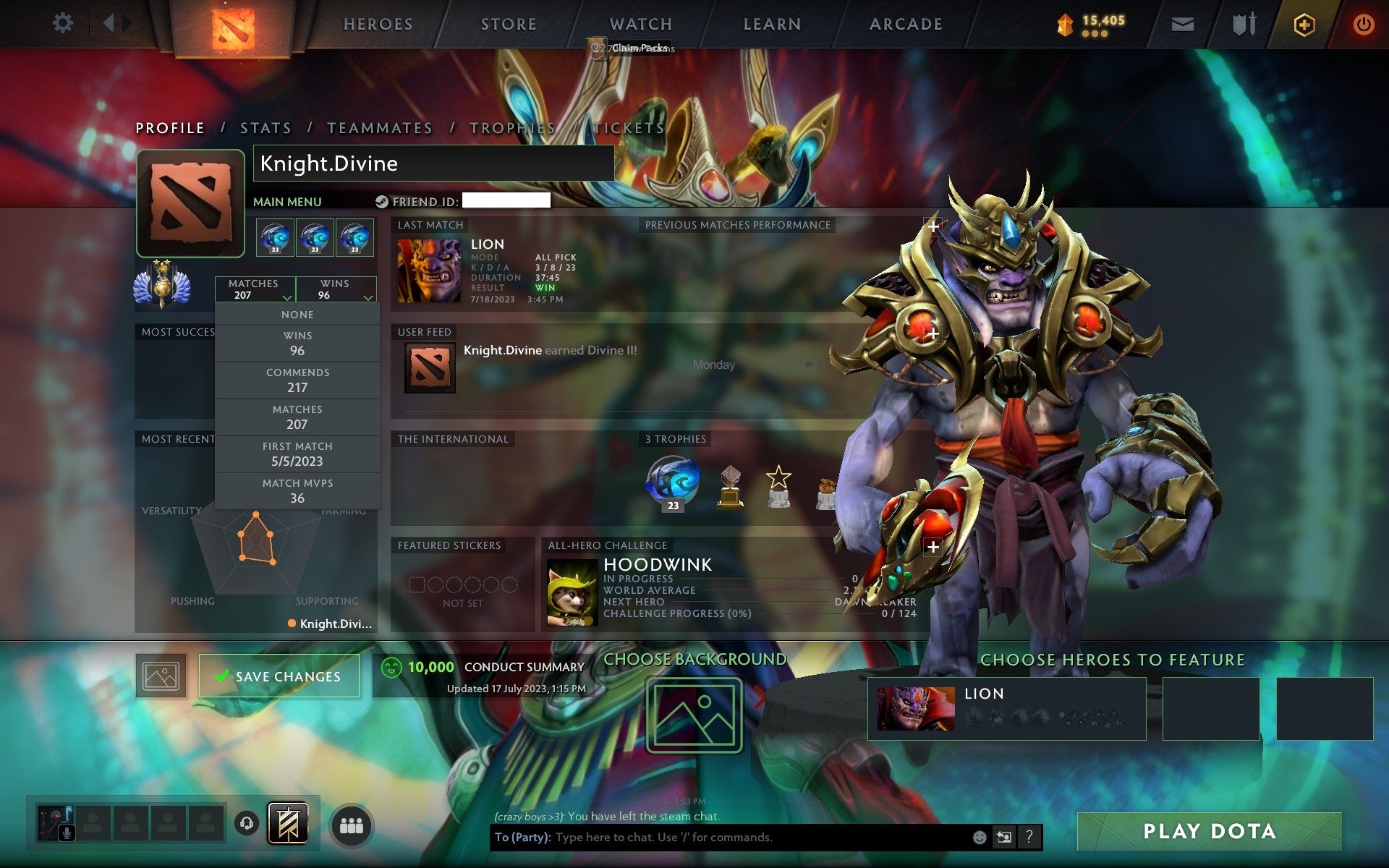1389x868 pixels.
Task: Click the red power button icon
Action: (1364, 23)
